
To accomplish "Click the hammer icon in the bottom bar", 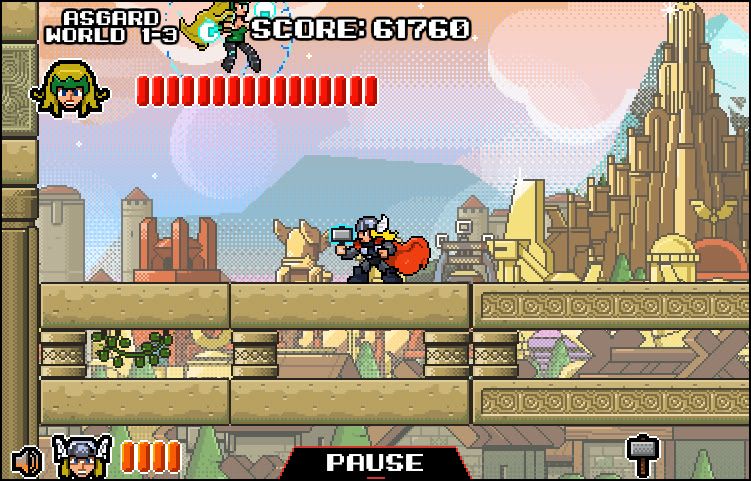I will [x=641, y=456].
